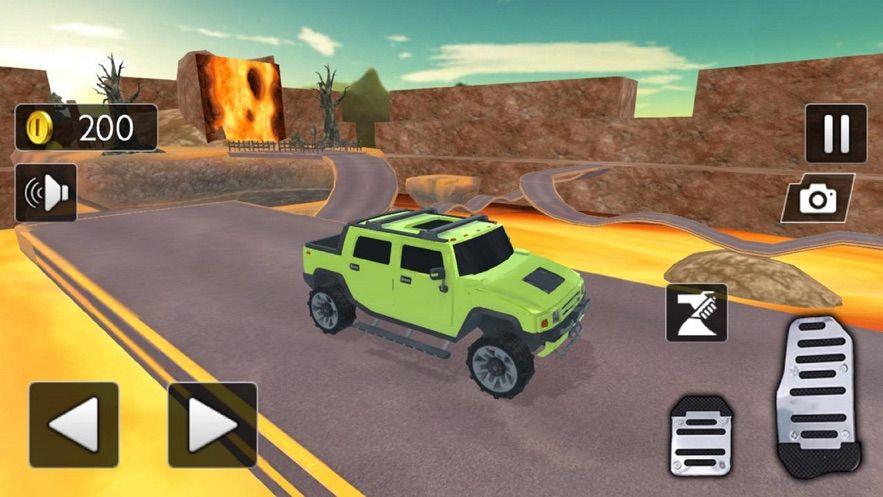Screen dimensions: 883x497
Task: Tap the camera view button
Action: 817,198
